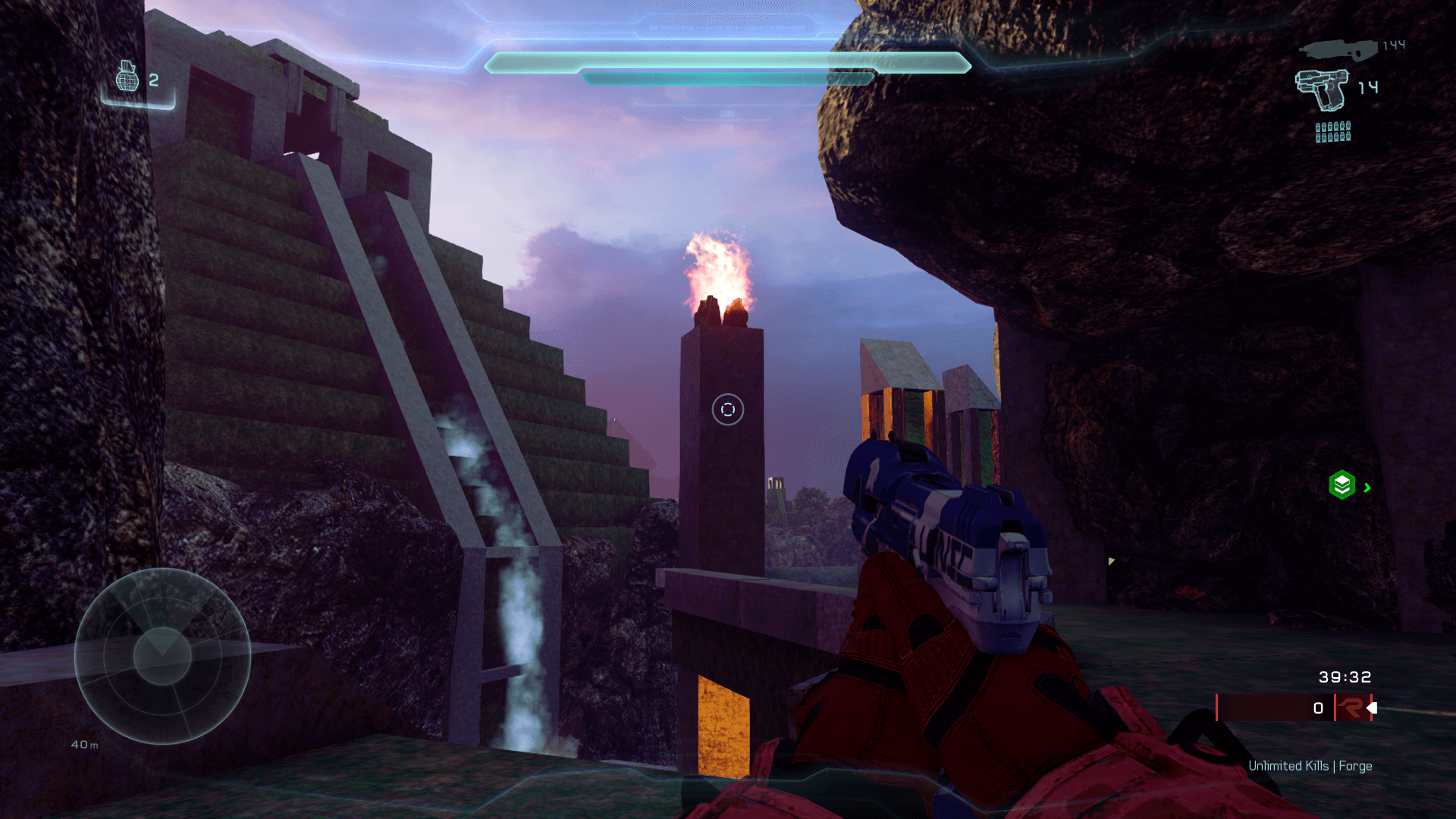Choose the secondary assault rifle icon
Screen dimensions: 1456x819
(x=1338, y=50)
